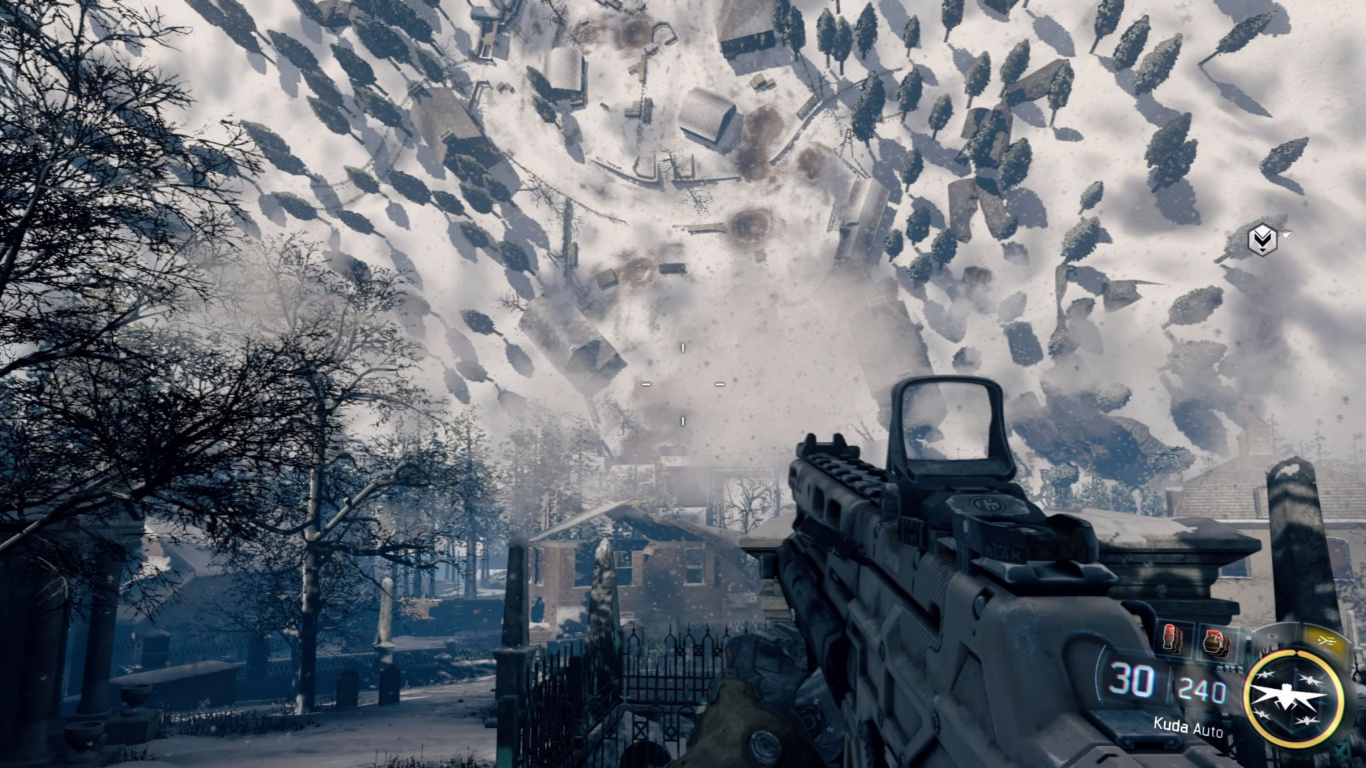Click the eye icon on the ability wheel
The image size is (1366, 768).
pyautogui.click(x=1271, y=635)
